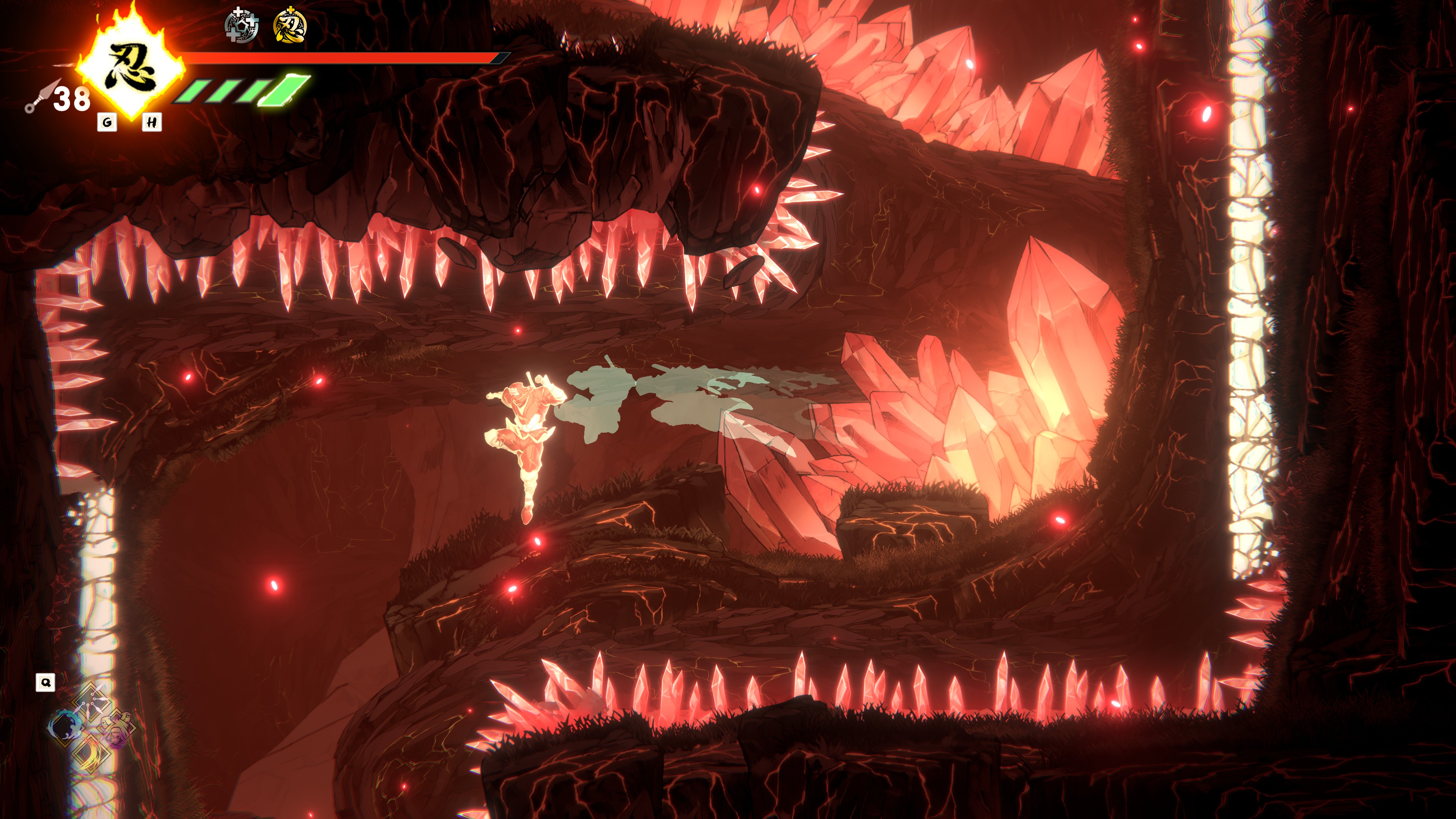1456x819 pixels.
Task: Choose the fiery crescent slash ninpo skill
Action: (91, 753)
